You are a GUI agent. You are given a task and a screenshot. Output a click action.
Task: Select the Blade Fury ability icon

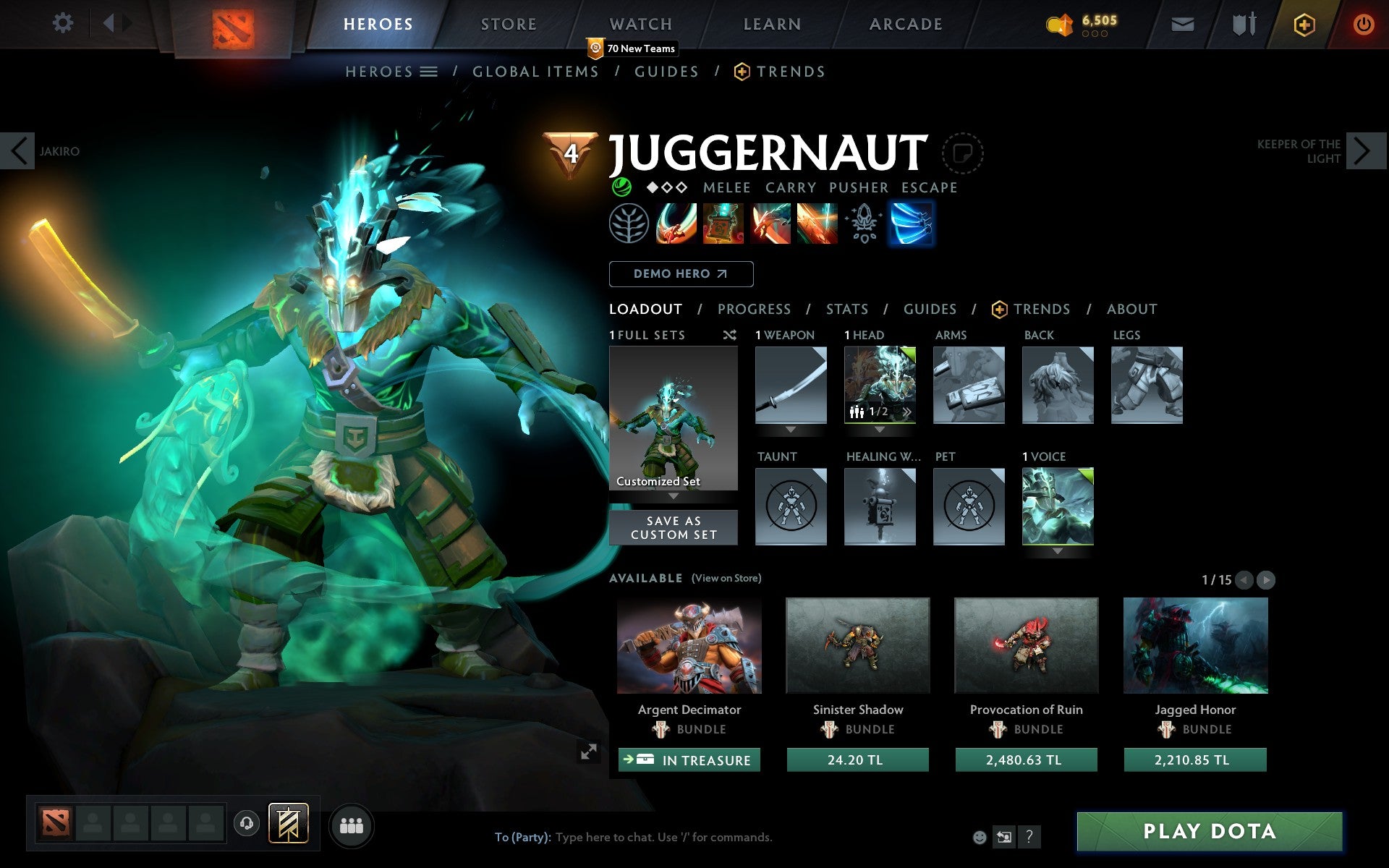tap(676, 224)
